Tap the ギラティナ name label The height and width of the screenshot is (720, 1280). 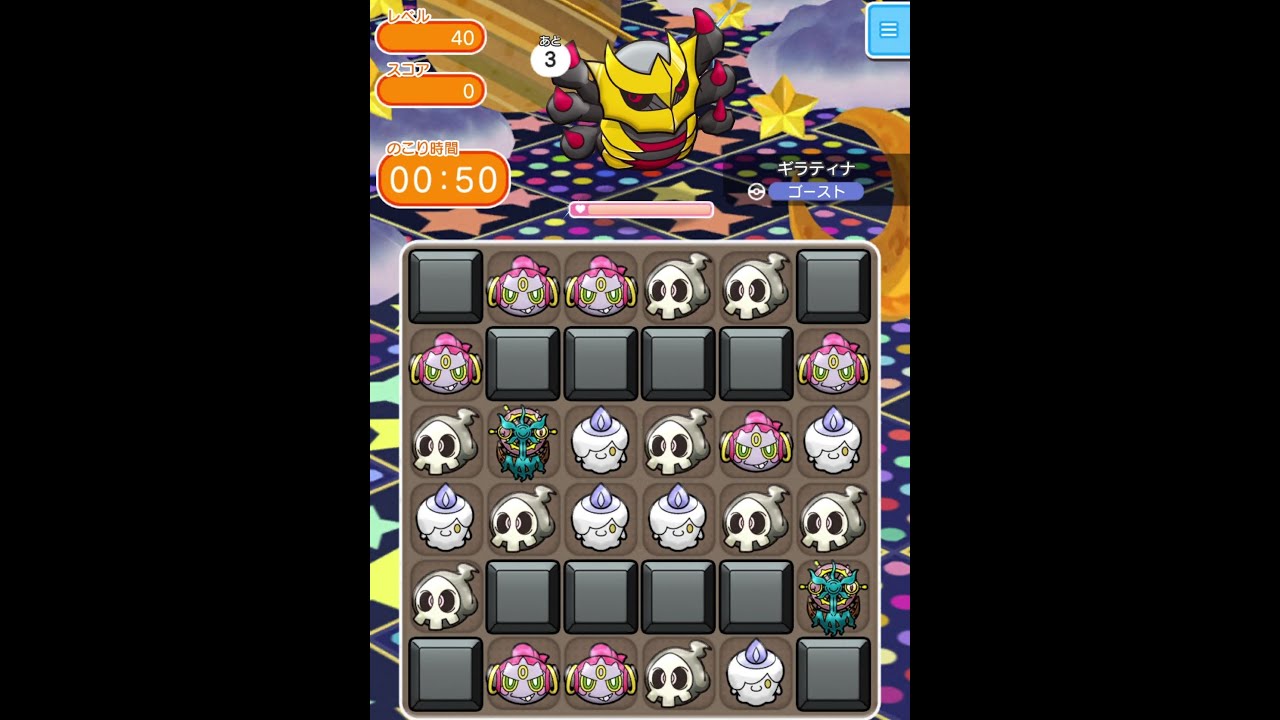pos(817,169)
